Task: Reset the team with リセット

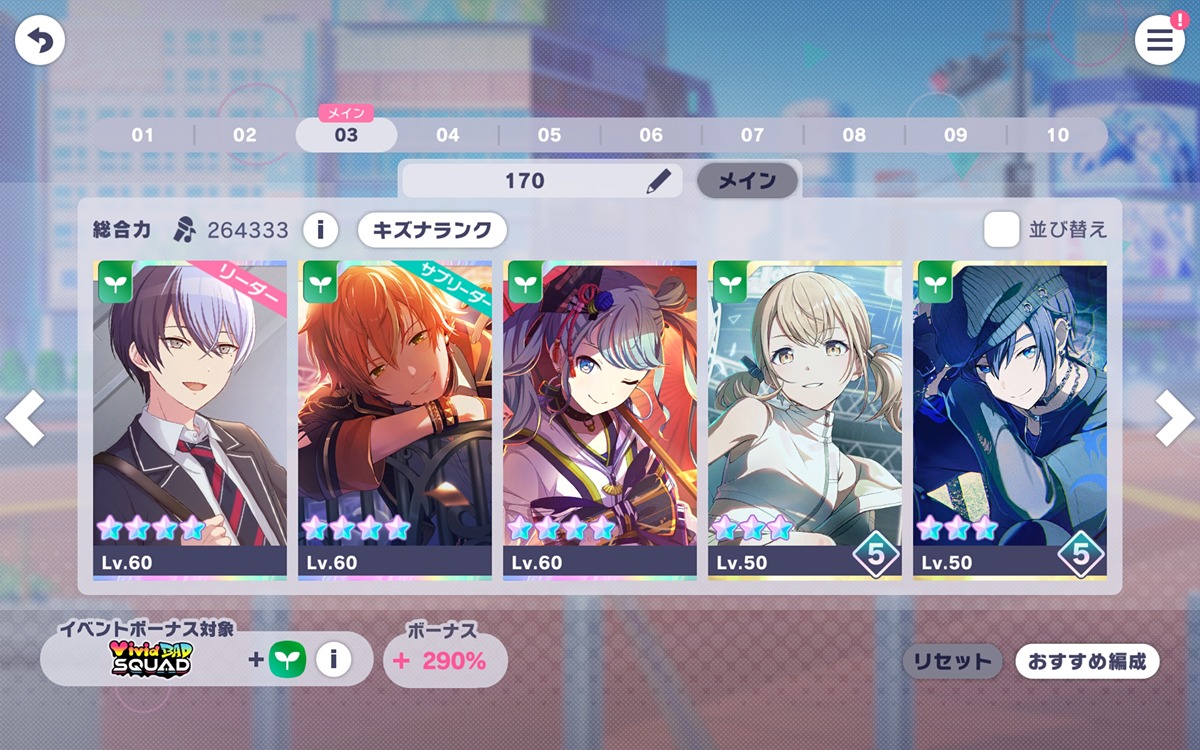Action: click(952, 661)
